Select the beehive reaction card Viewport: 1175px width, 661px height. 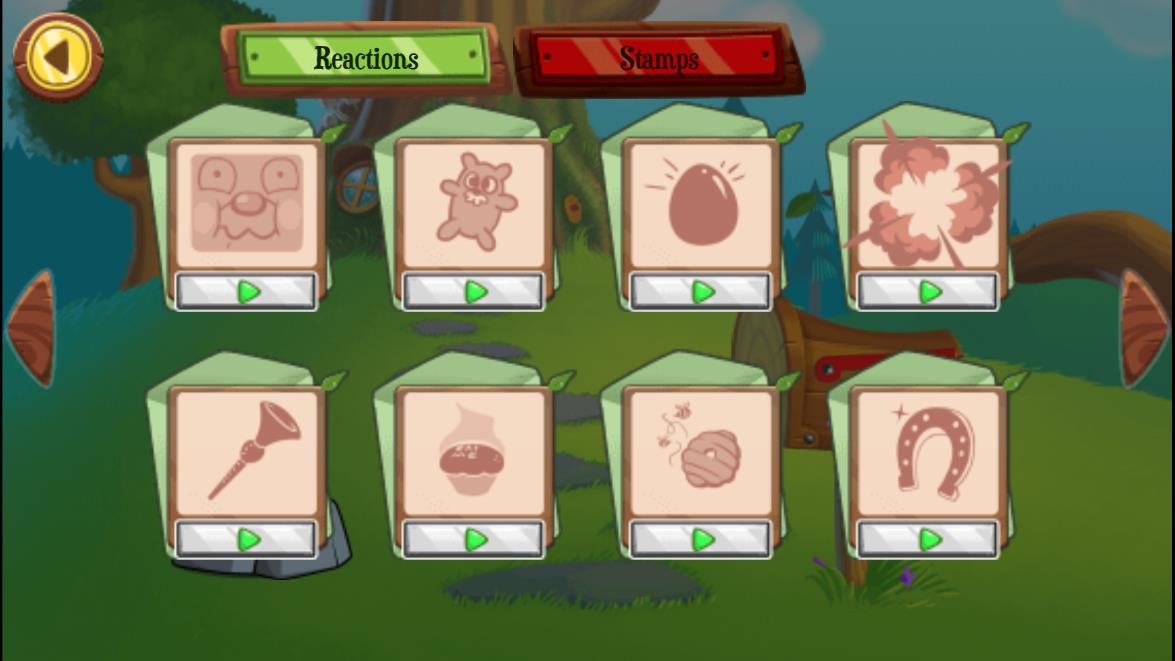700,452
